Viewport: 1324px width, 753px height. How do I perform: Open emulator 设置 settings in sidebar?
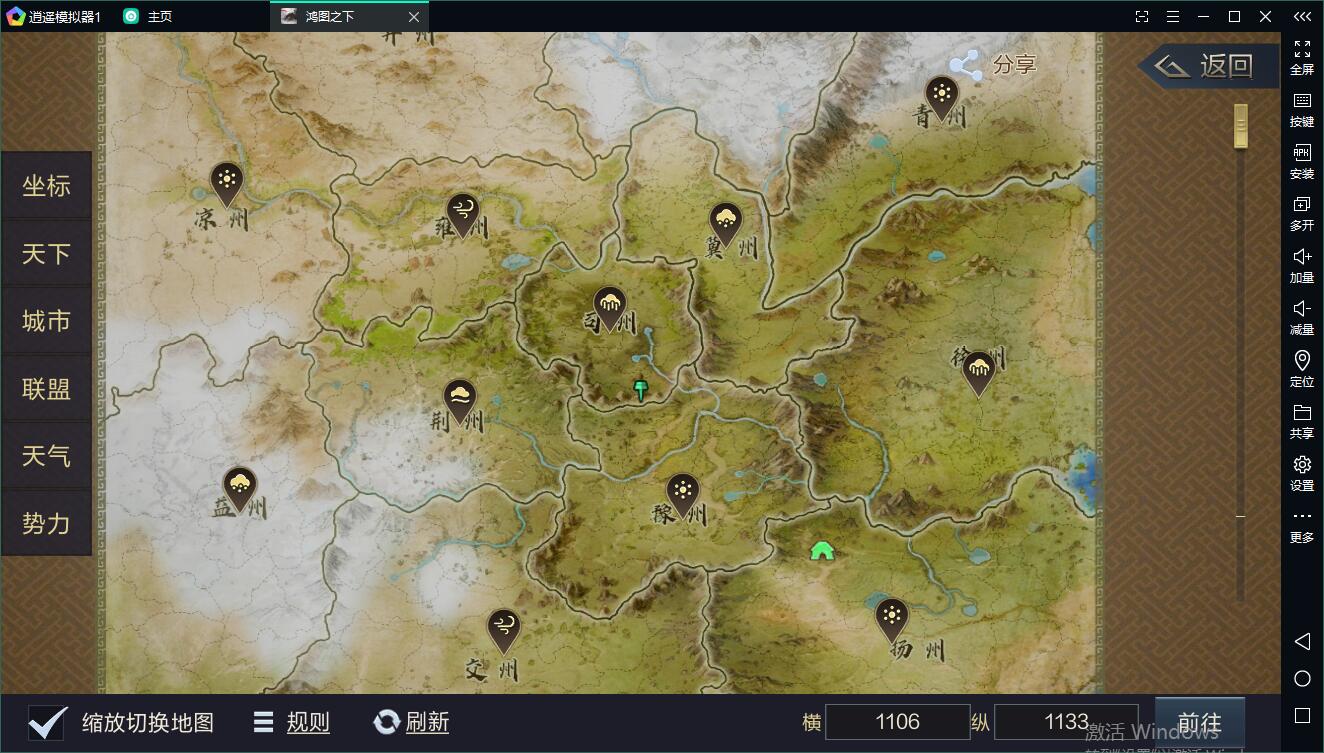click(x=1302, y=473)
